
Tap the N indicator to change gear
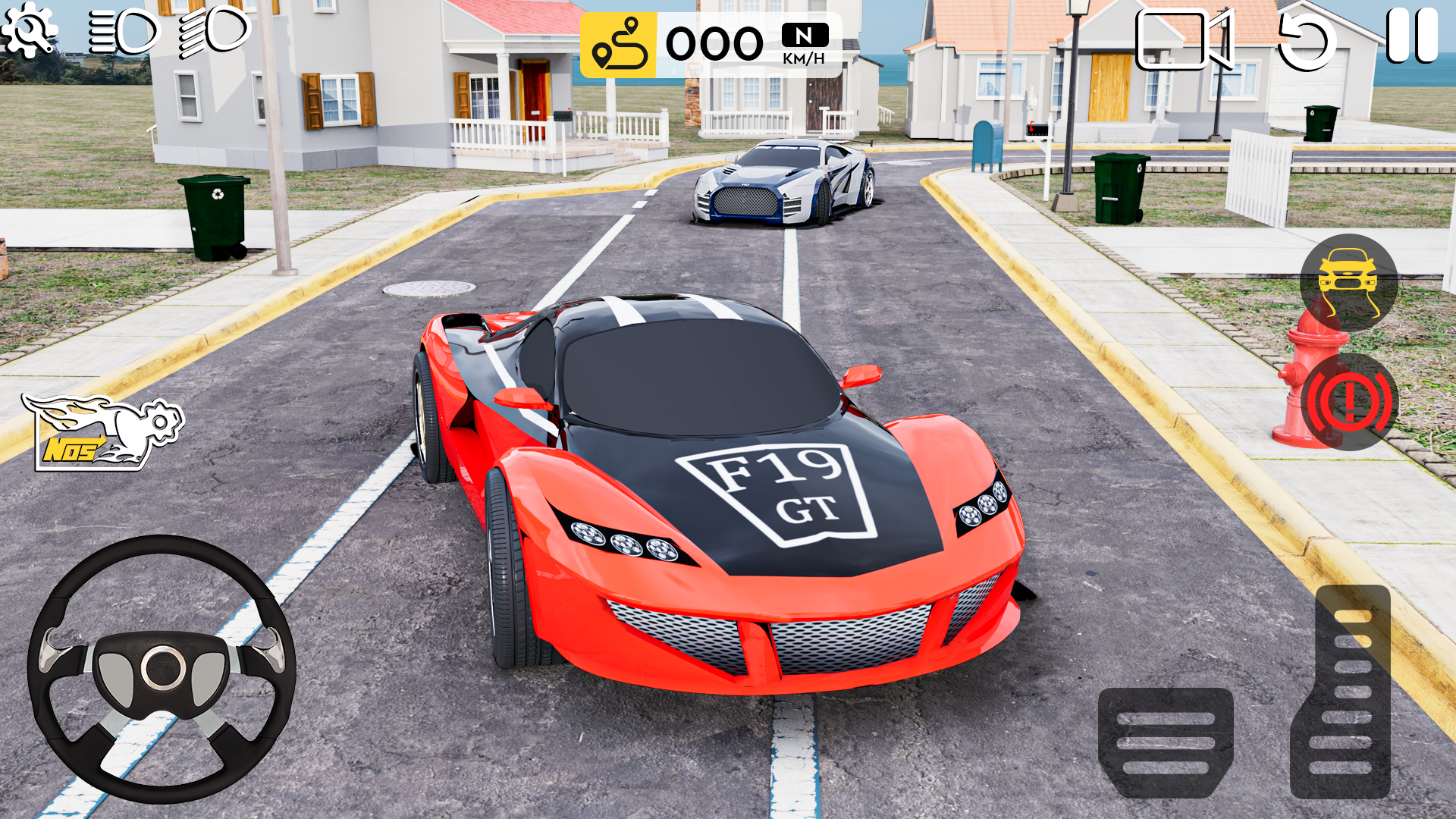click(x=805, y=34)
